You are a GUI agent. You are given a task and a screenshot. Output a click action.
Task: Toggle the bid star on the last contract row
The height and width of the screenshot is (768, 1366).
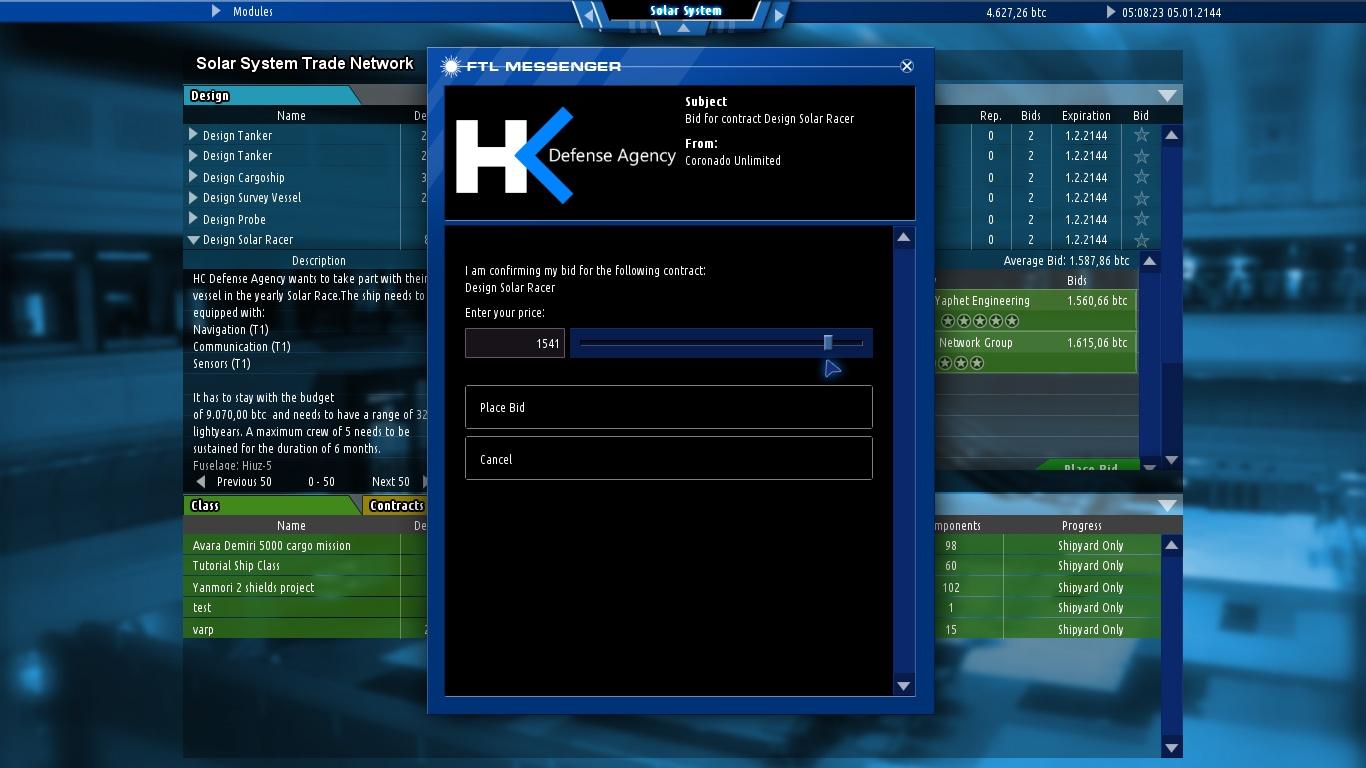click(x=1140, y=240)
